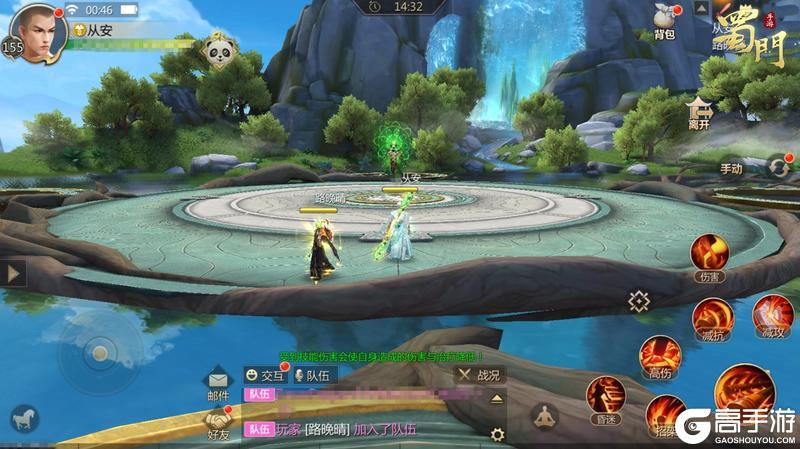Use the 减抗 resistance-reduction skill
Screen dimensions: 800x449
pyautogui.click(x=711, y=318)
